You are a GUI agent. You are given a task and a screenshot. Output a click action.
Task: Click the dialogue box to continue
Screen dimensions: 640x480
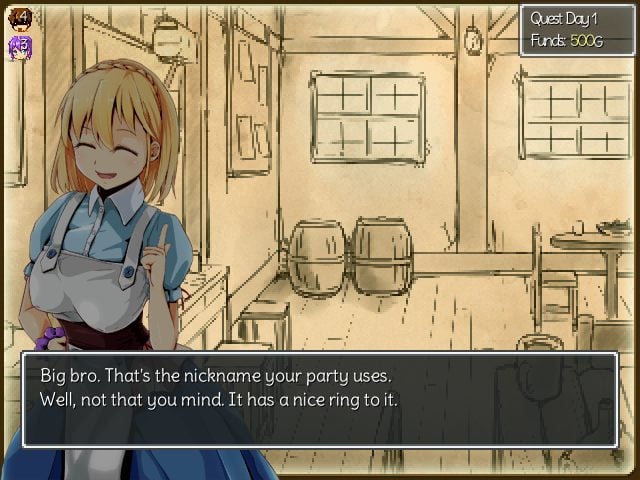click(x=320, y=399)
